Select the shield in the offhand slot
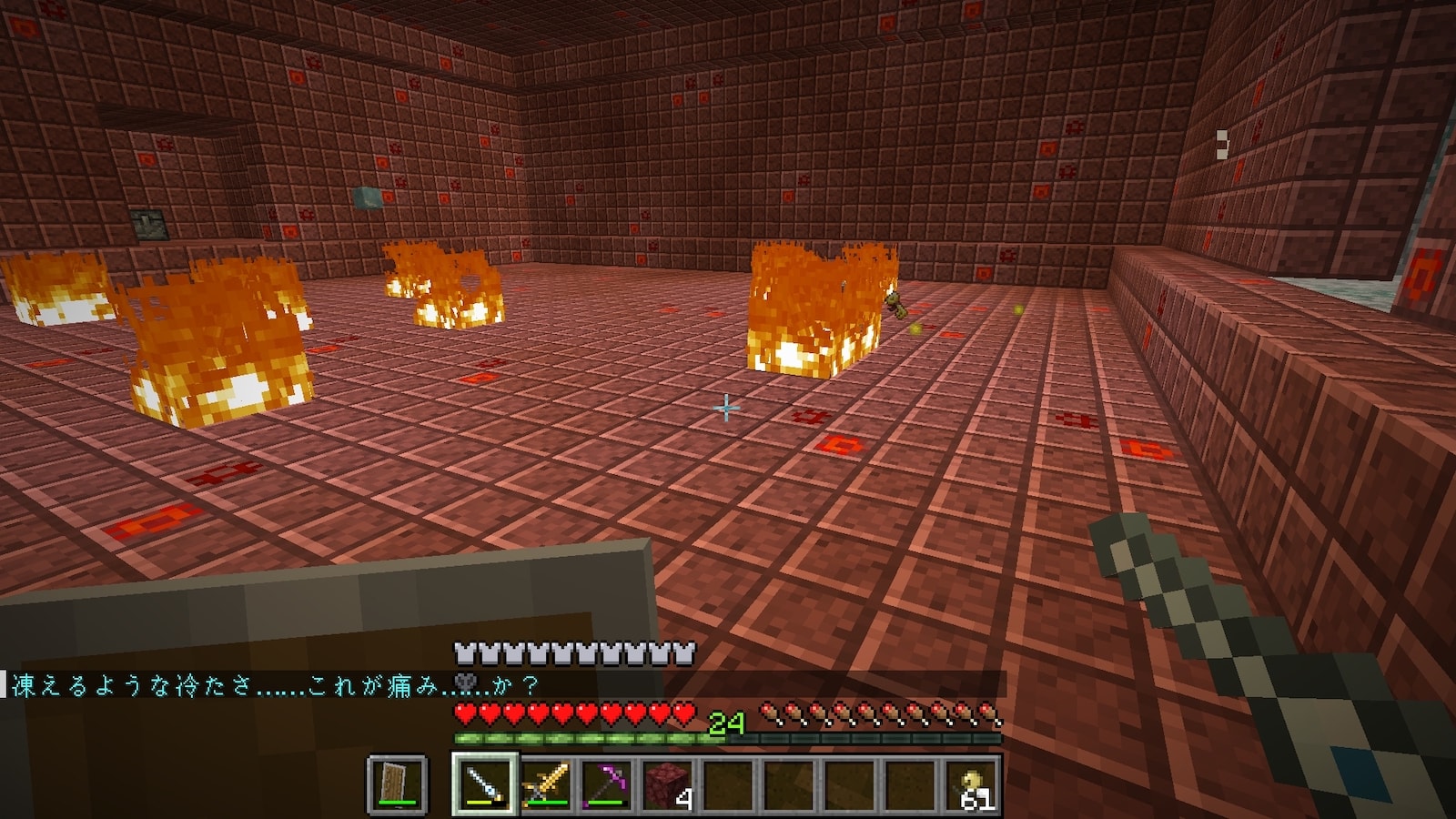The height and width of the screenshot is (819, 1456). tap(397, 784)
